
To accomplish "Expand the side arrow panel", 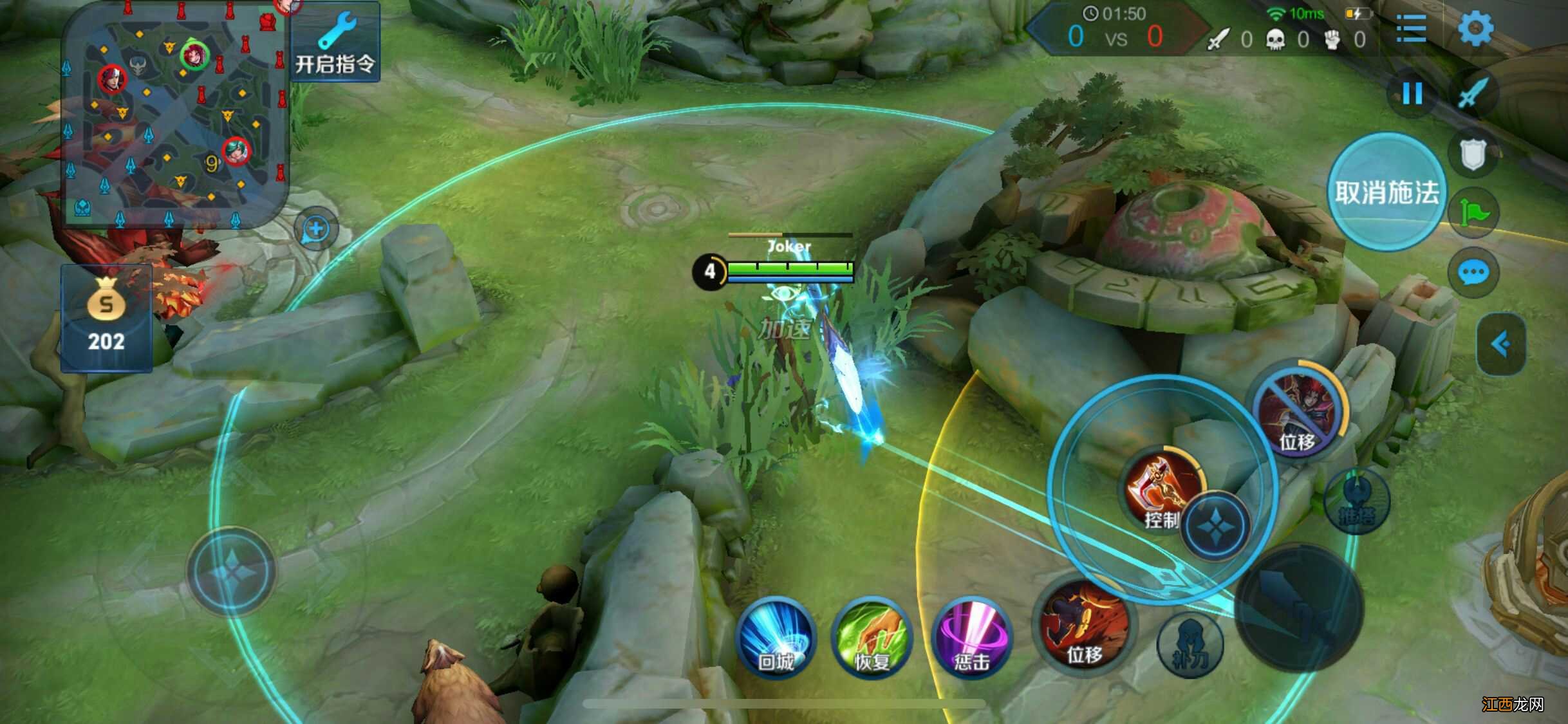I will 1501,344.
